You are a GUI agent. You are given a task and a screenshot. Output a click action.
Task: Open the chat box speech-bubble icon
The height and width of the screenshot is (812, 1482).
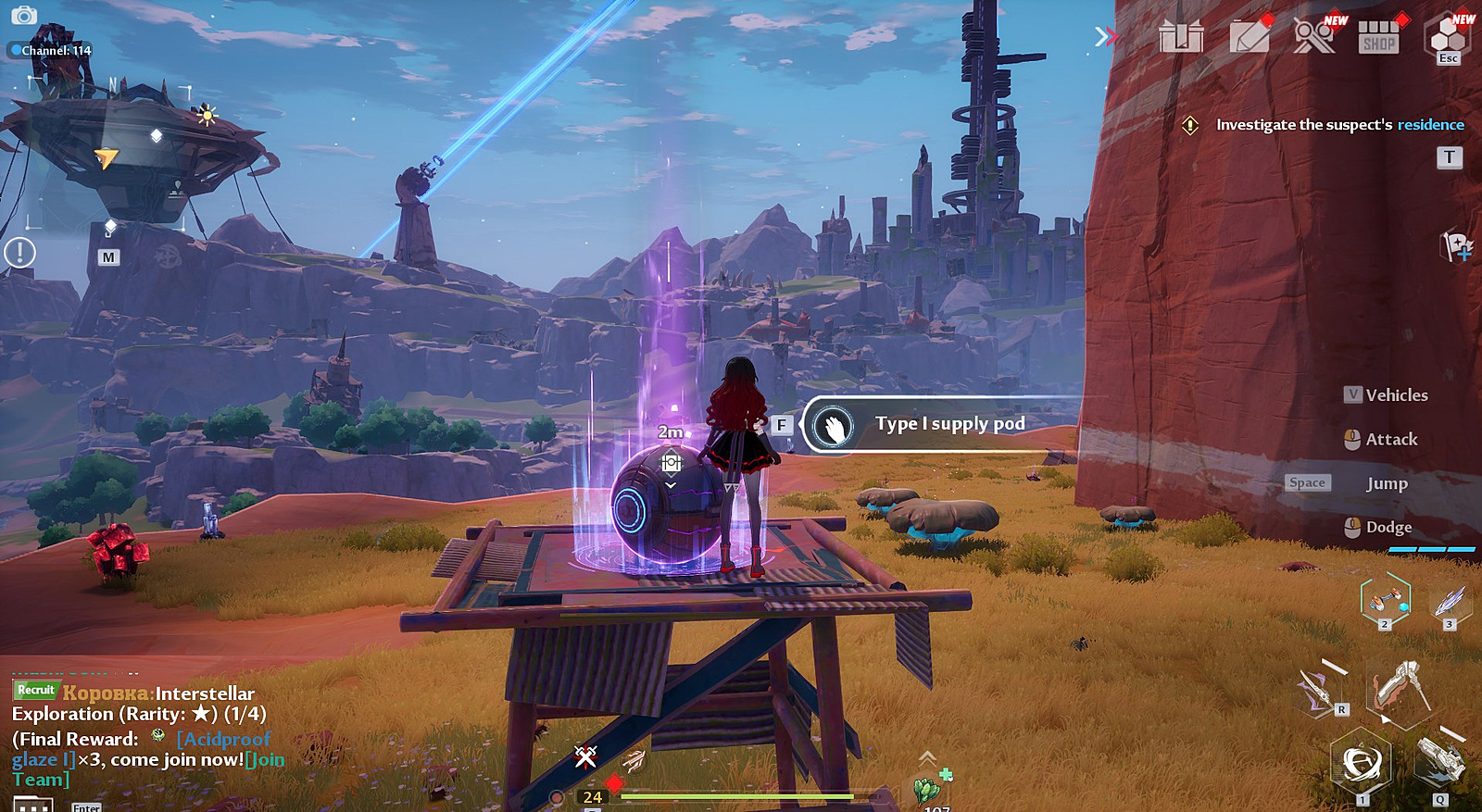pyautogui.click(x=32, y=804)
